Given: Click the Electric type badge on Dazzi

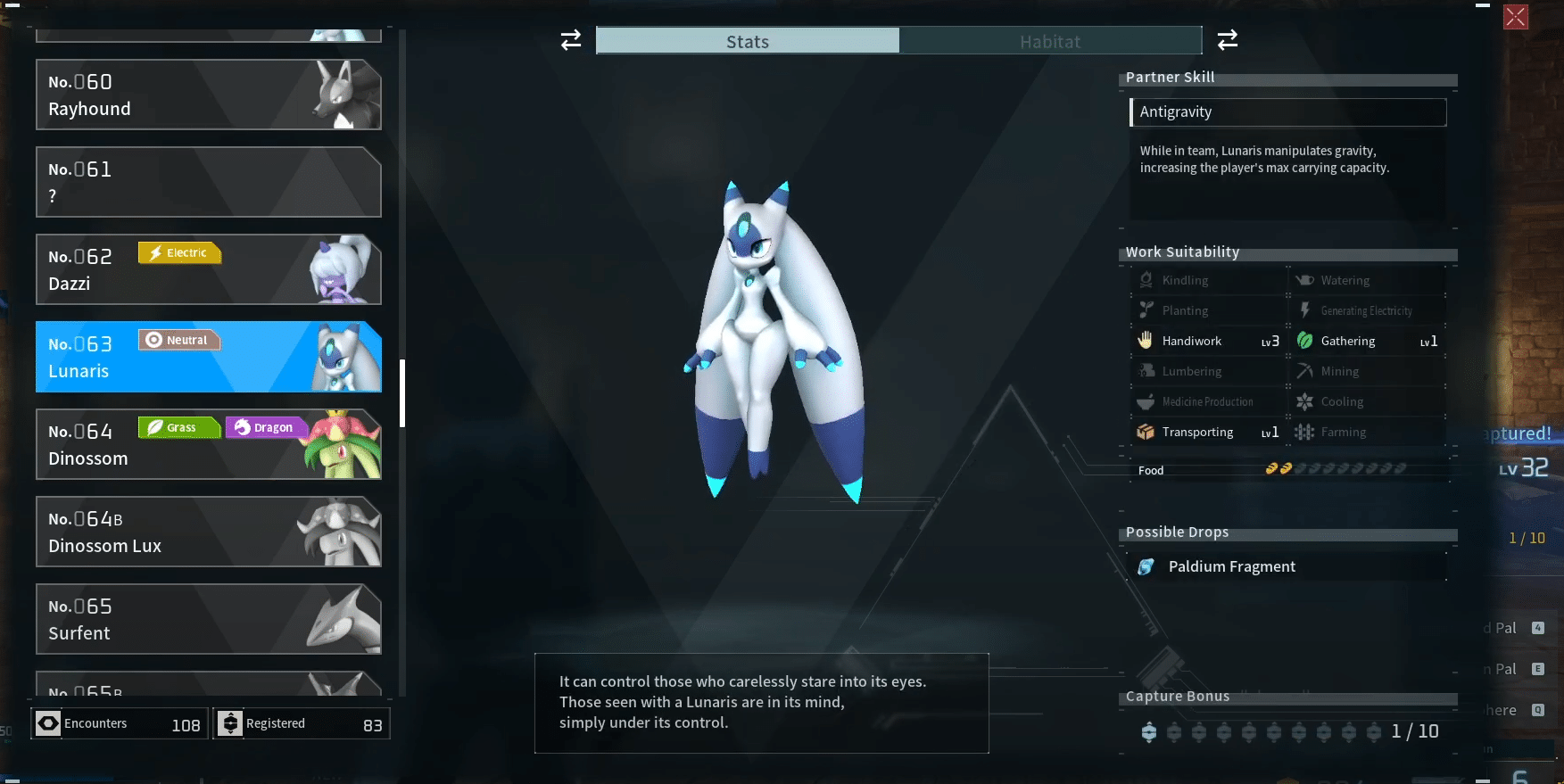Looking at the screenshot, I should (179, 252).
